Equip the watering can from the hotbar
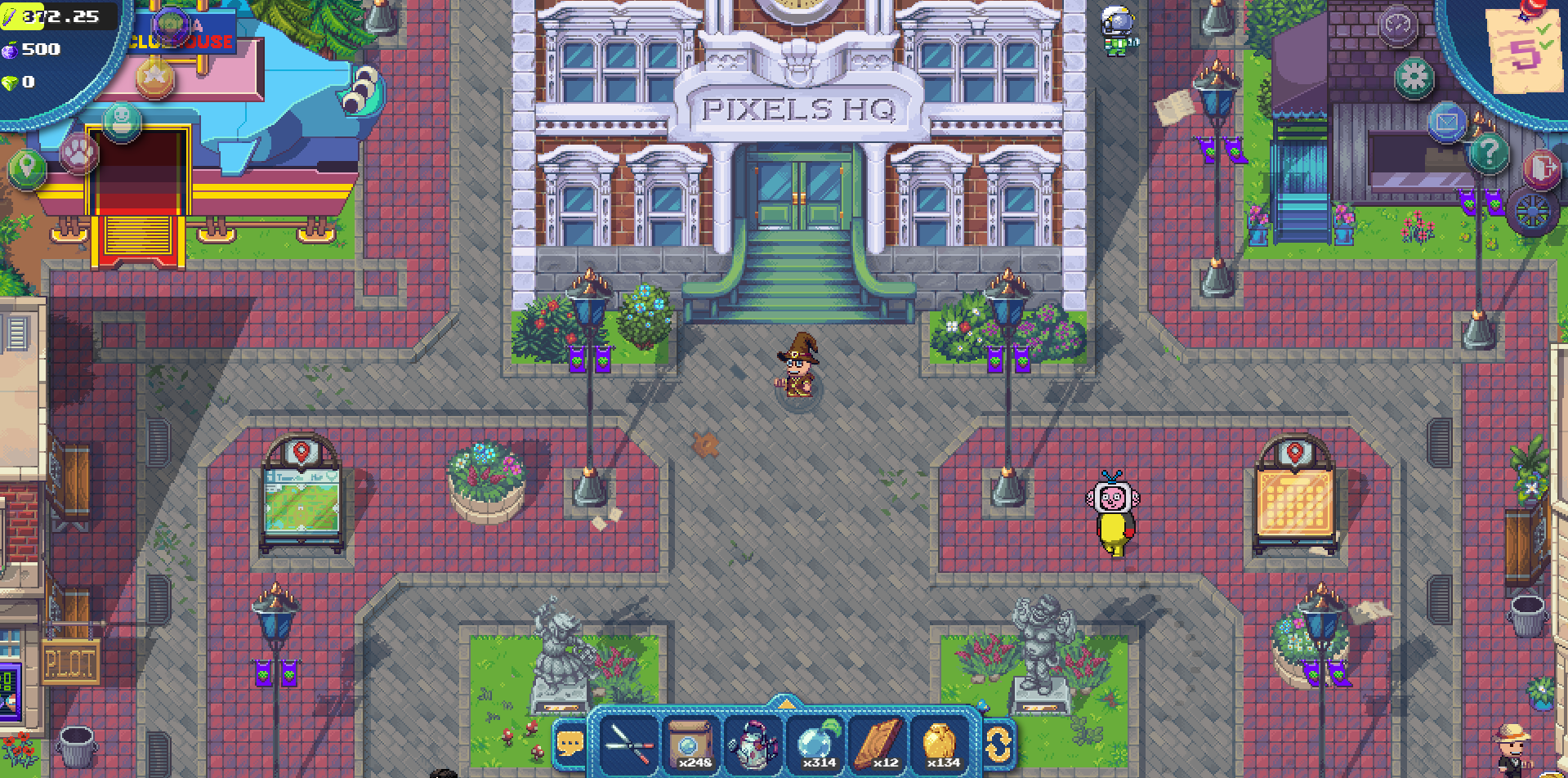1568x778 pixels. [753, 744]
